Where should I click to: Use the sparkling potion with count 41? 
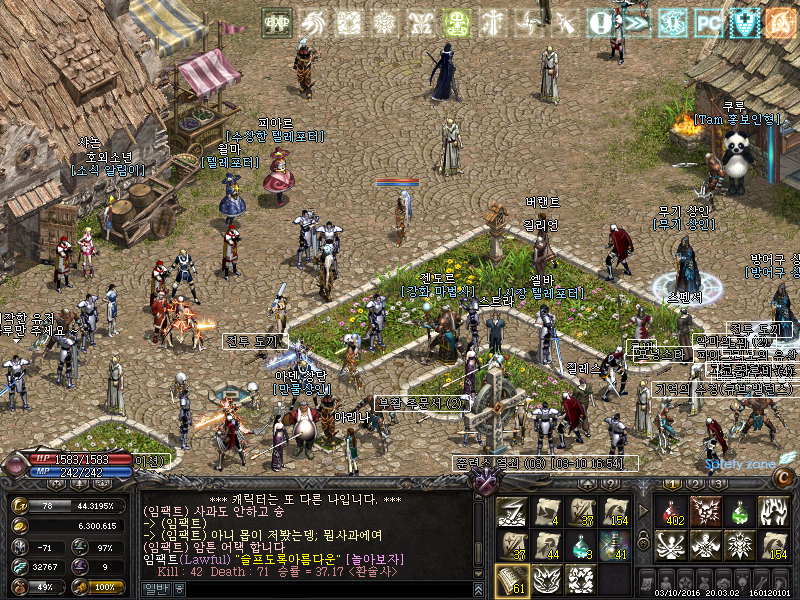pyautogui.click(x=614, y=547)
